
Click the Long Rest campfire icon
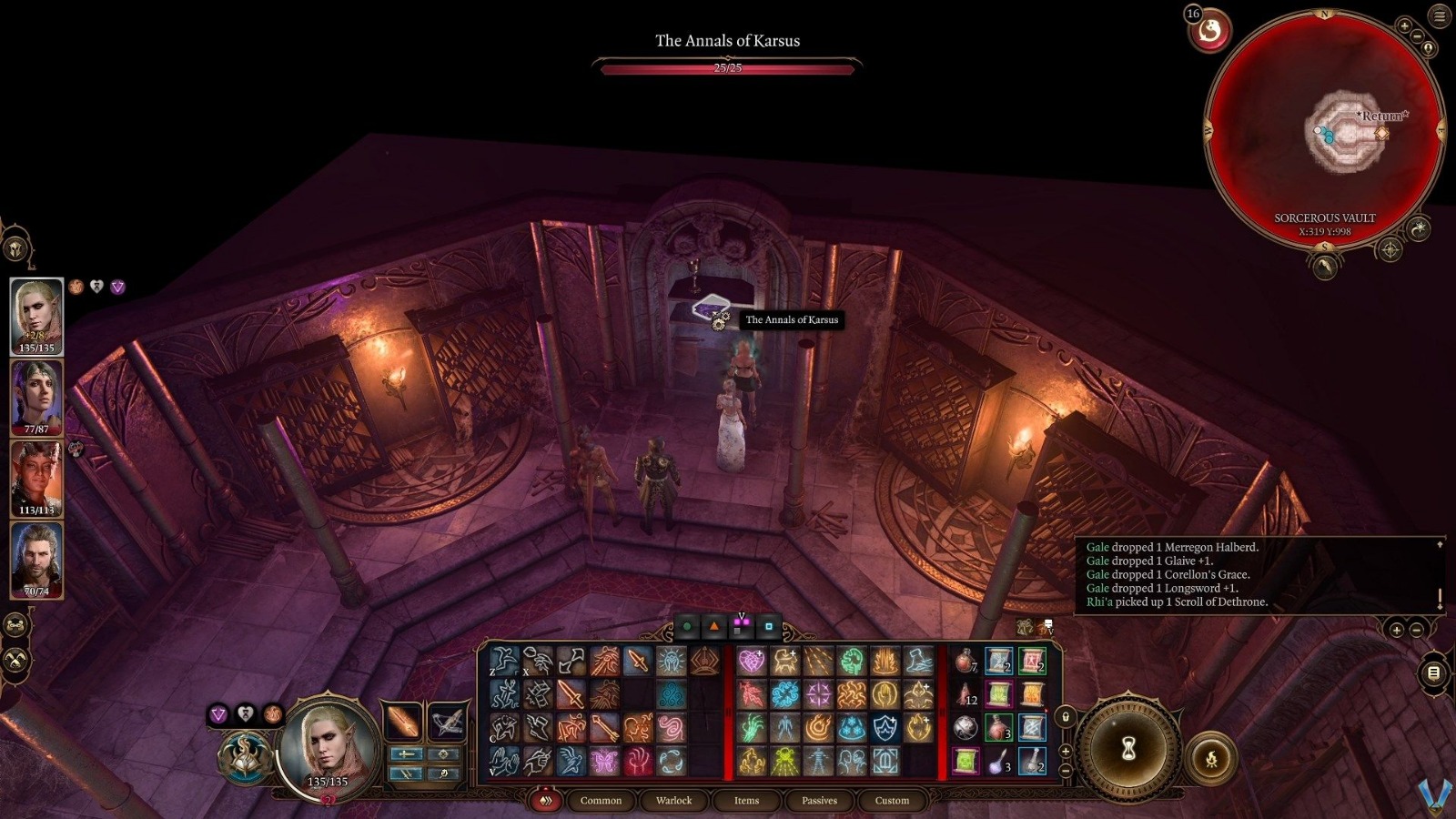pos(1211,757)
